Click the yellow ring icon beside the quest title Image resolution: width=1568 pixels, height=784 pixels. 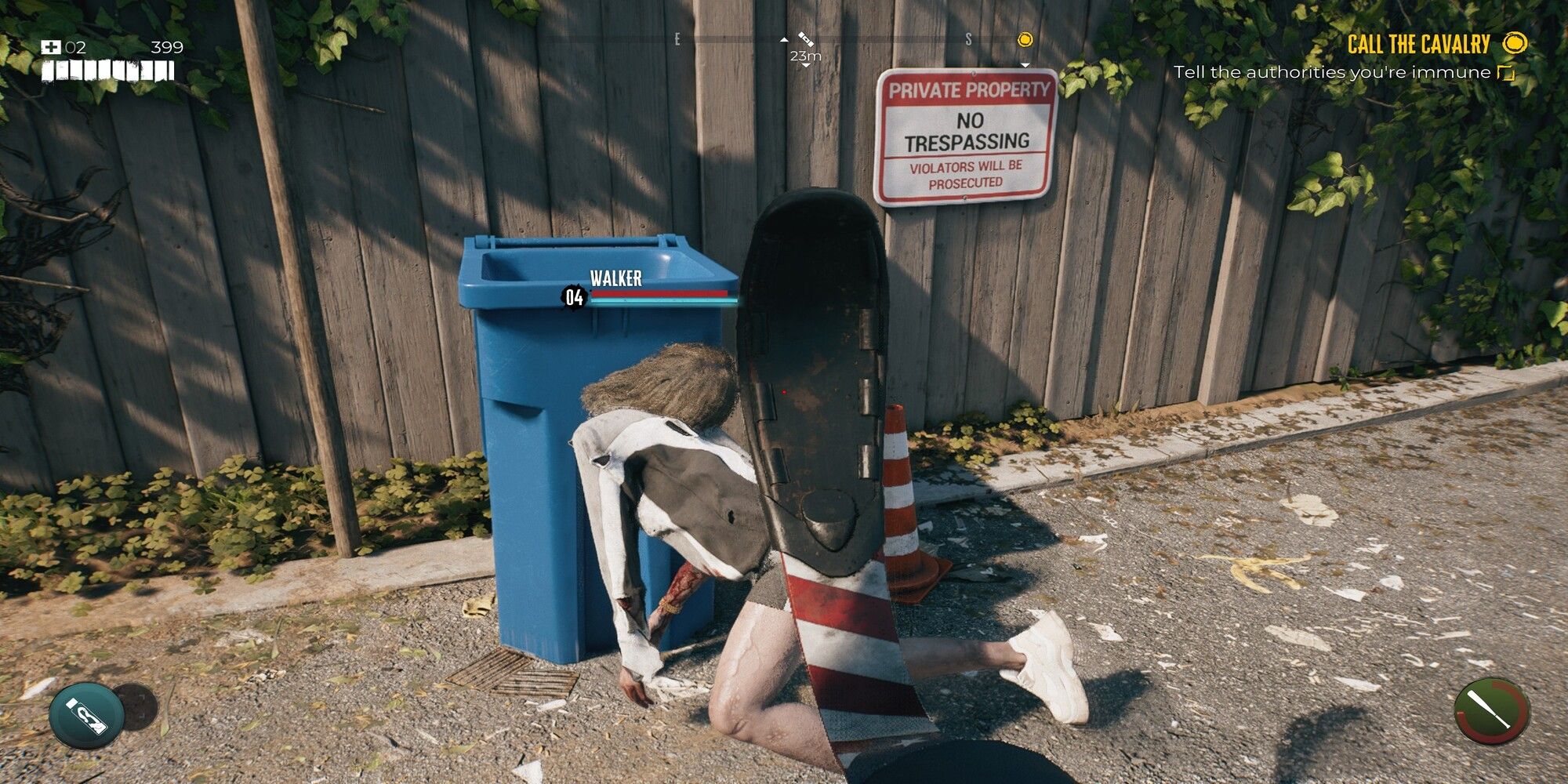click(1515, 43)
